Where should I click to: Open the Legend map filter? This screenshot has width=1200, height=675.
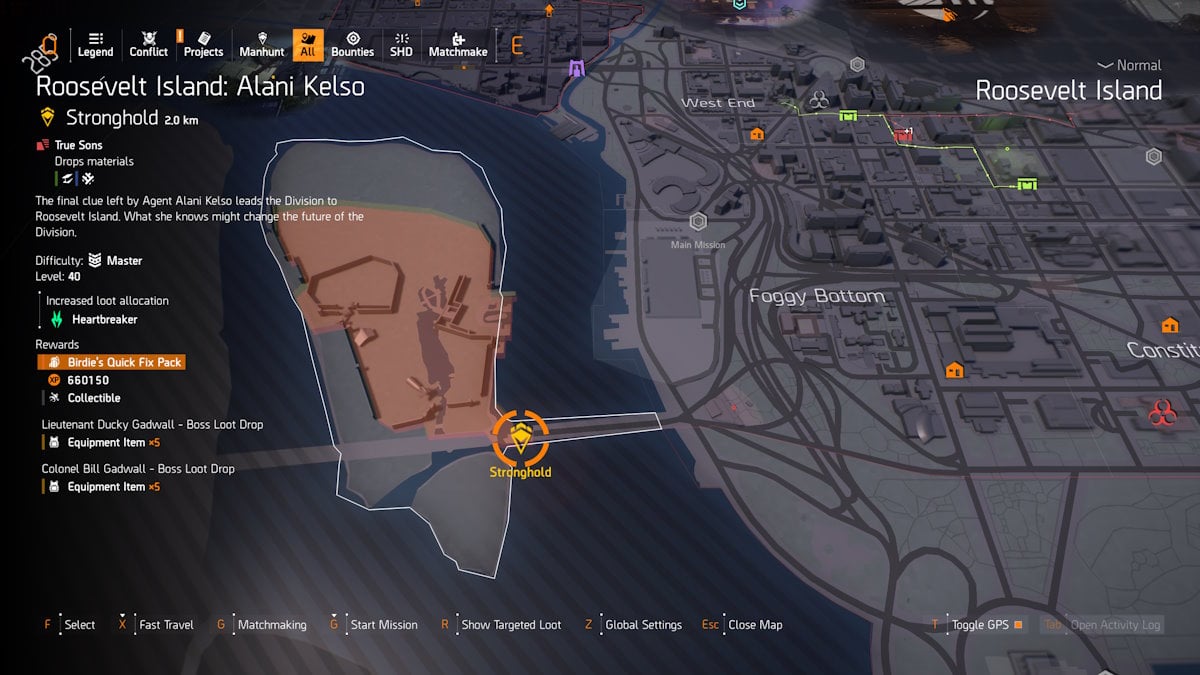point(96,44)
